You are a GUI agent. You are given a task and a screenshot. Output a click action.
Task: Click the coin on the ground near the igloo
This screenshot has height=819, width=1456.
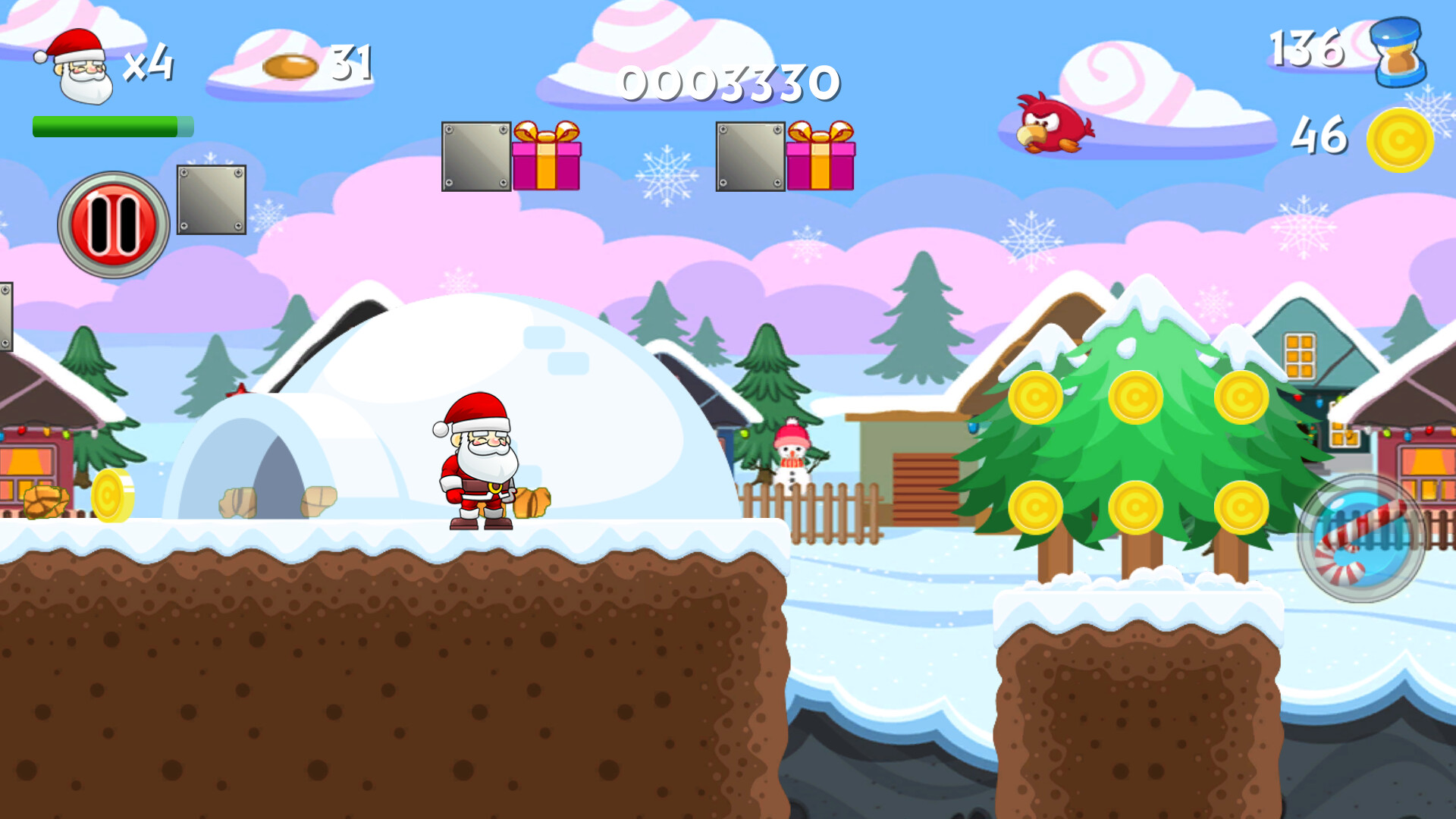pos(114,497)
